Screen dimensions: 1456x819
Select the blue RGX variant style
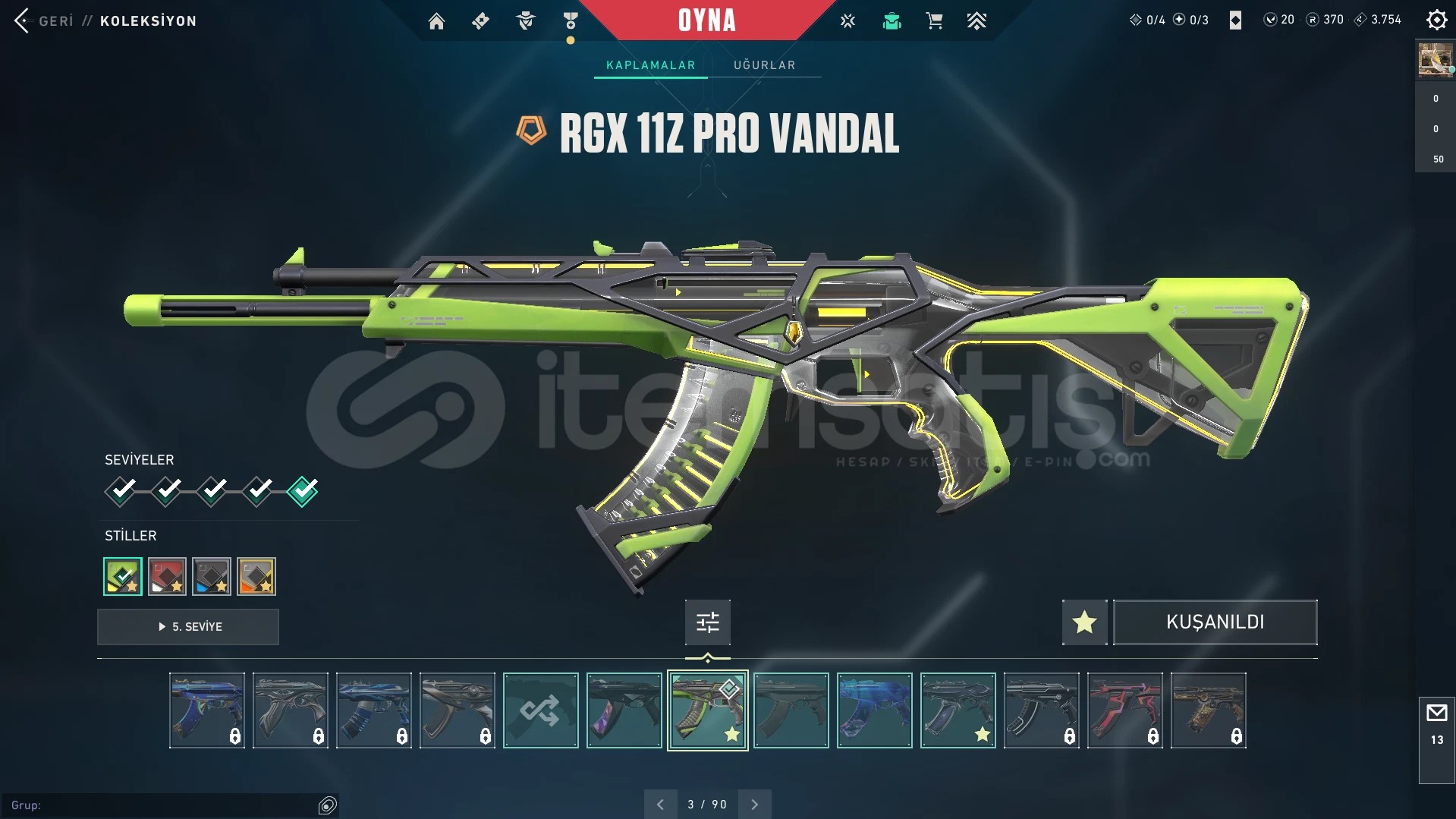point(212,576)
